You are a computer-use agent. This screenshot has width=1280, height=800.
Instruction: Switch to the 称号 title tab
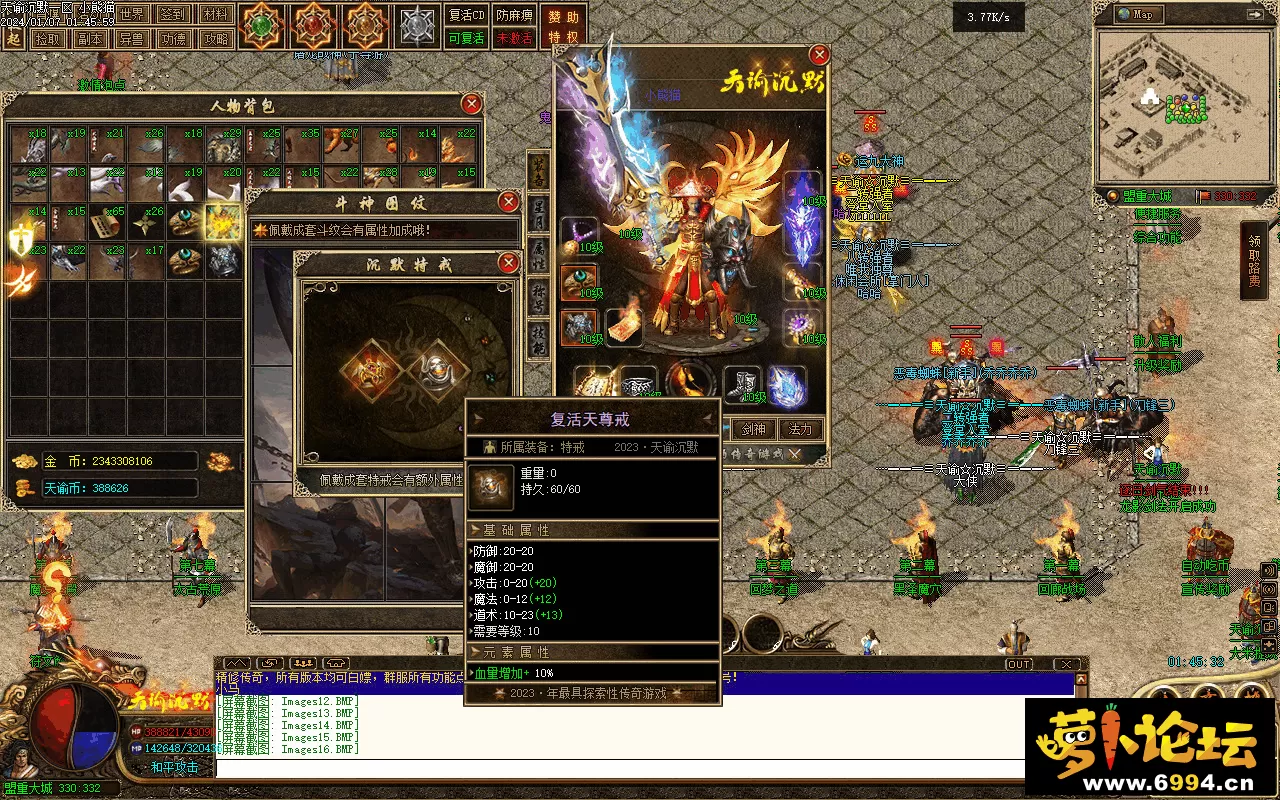tap(538, 298)
